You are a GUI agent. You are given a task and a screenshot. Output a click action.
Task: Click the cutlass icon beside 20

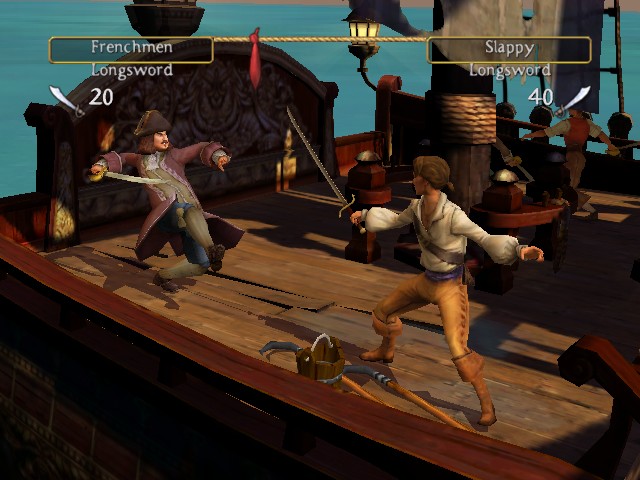coord(66,99)
